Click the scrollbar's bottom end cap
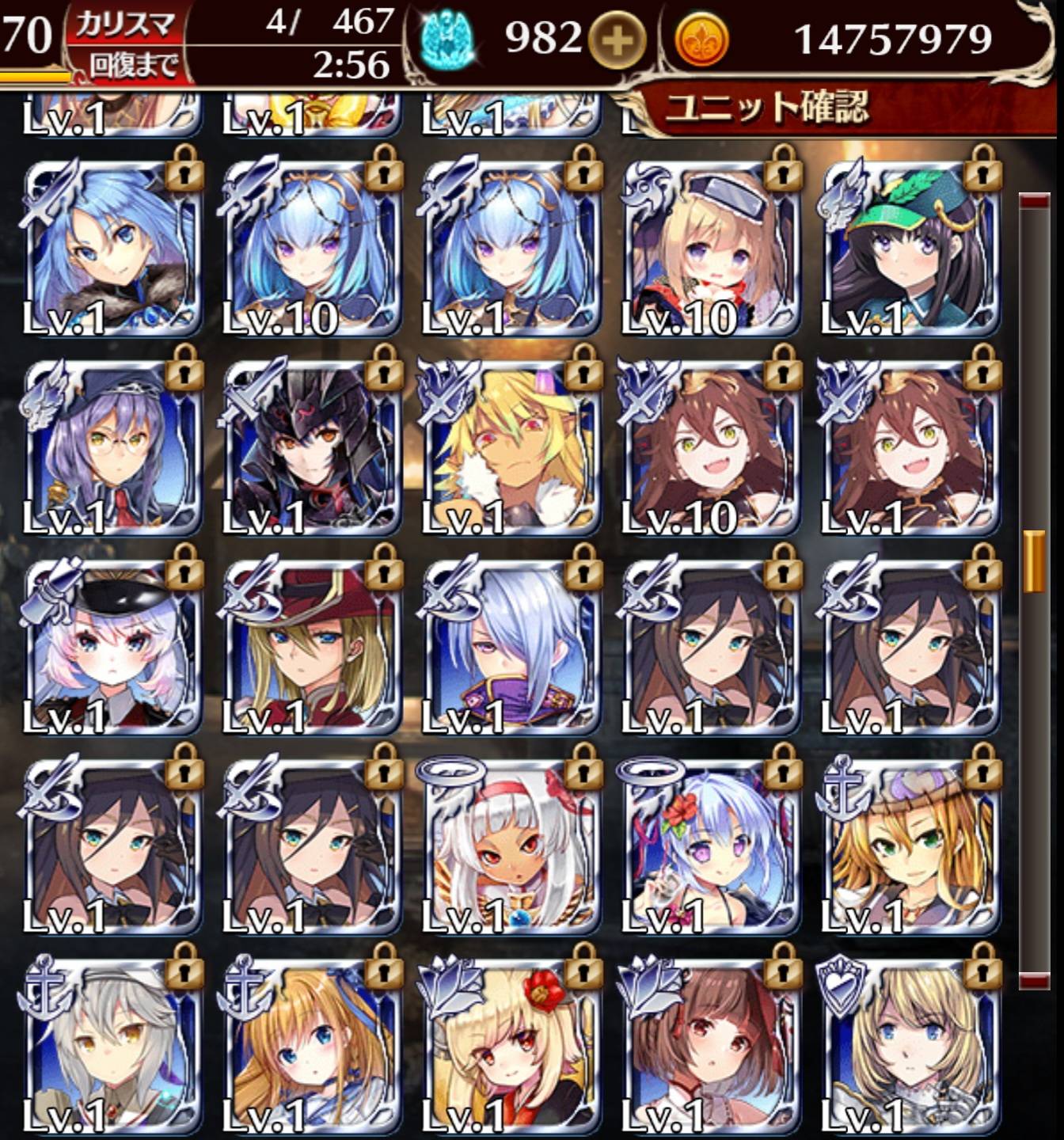1064x1140 pixels. [x=1034, y=982]
